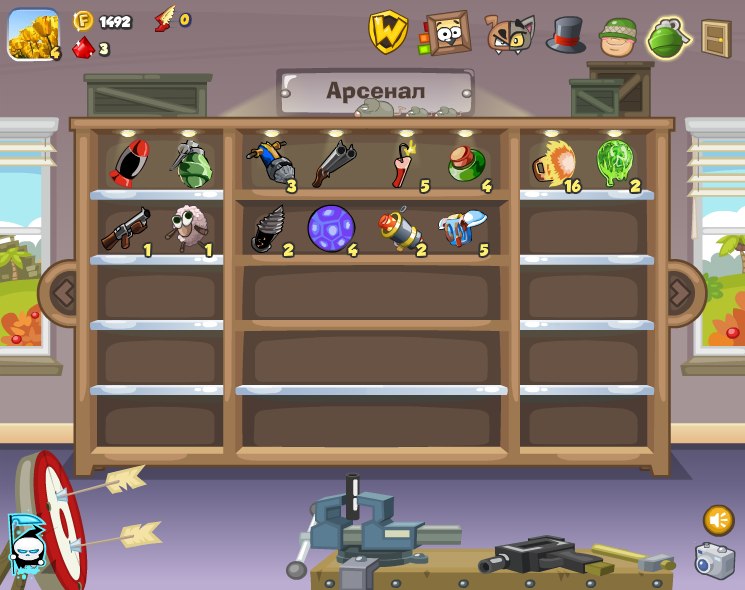Pick the purple patterned ball
This screenshot has height=590, width=745.
(x=330, y=229)
